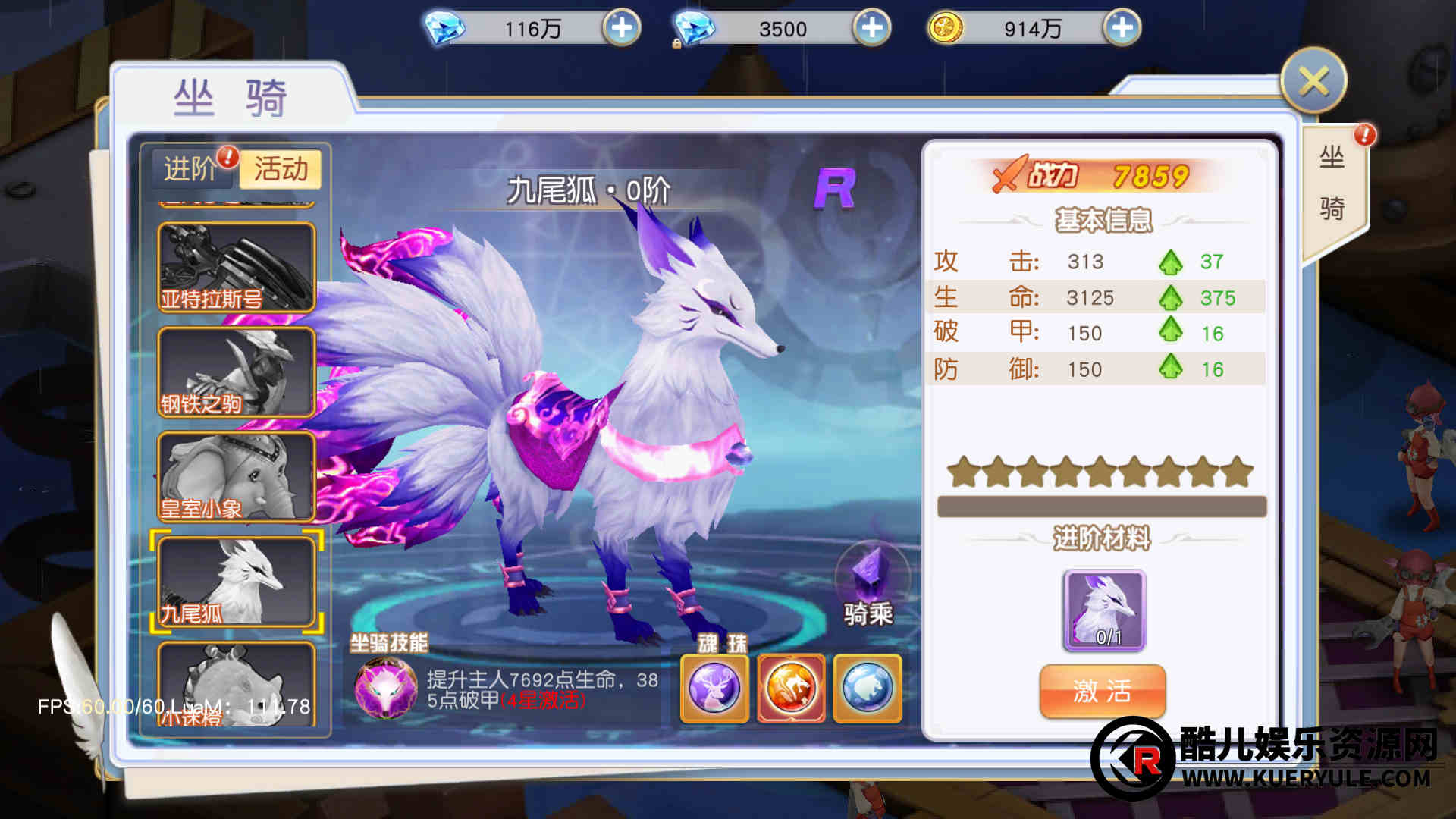1456x819 pixels.
Task: Open the 活动 tab
Action: 281,168
